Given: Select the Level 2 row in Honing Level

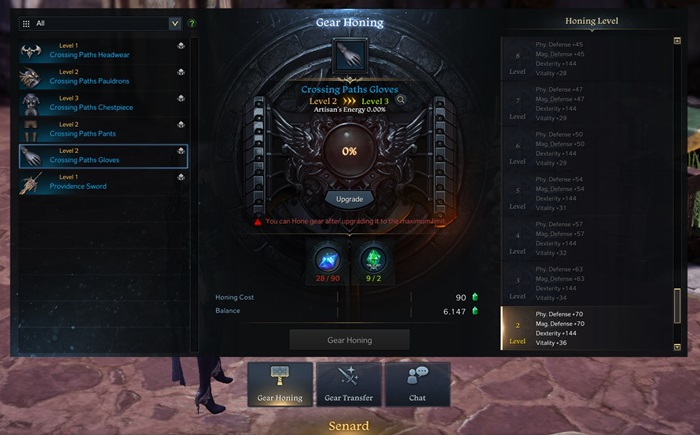Looking at the screenshot, I should pos(585,328).
